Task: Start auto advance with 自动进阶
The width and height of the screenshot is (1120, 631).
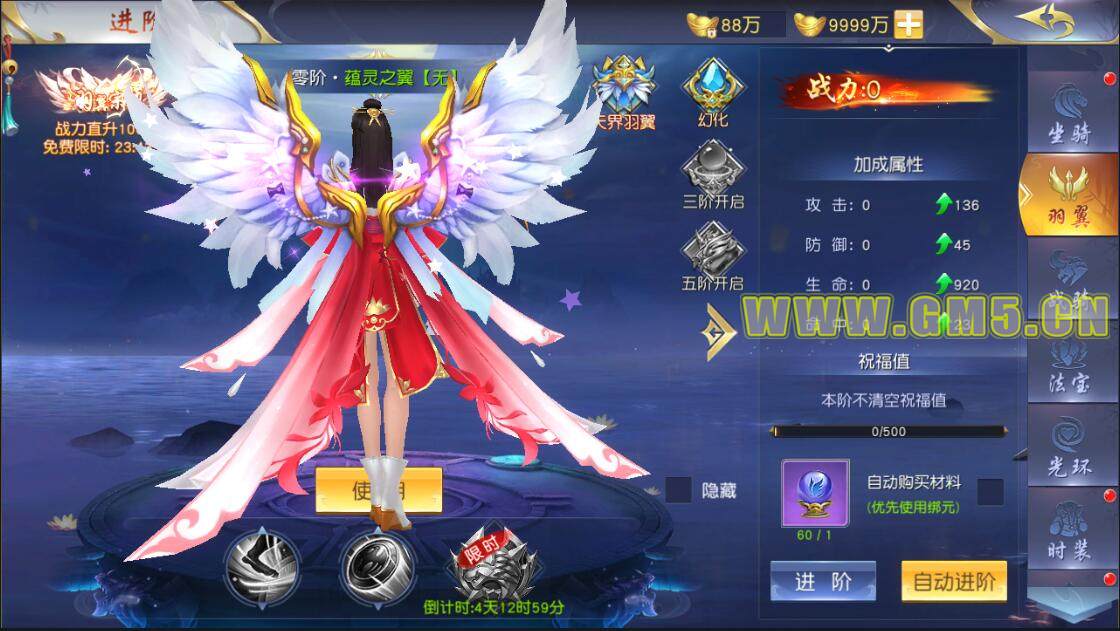Action: point(953,582)
